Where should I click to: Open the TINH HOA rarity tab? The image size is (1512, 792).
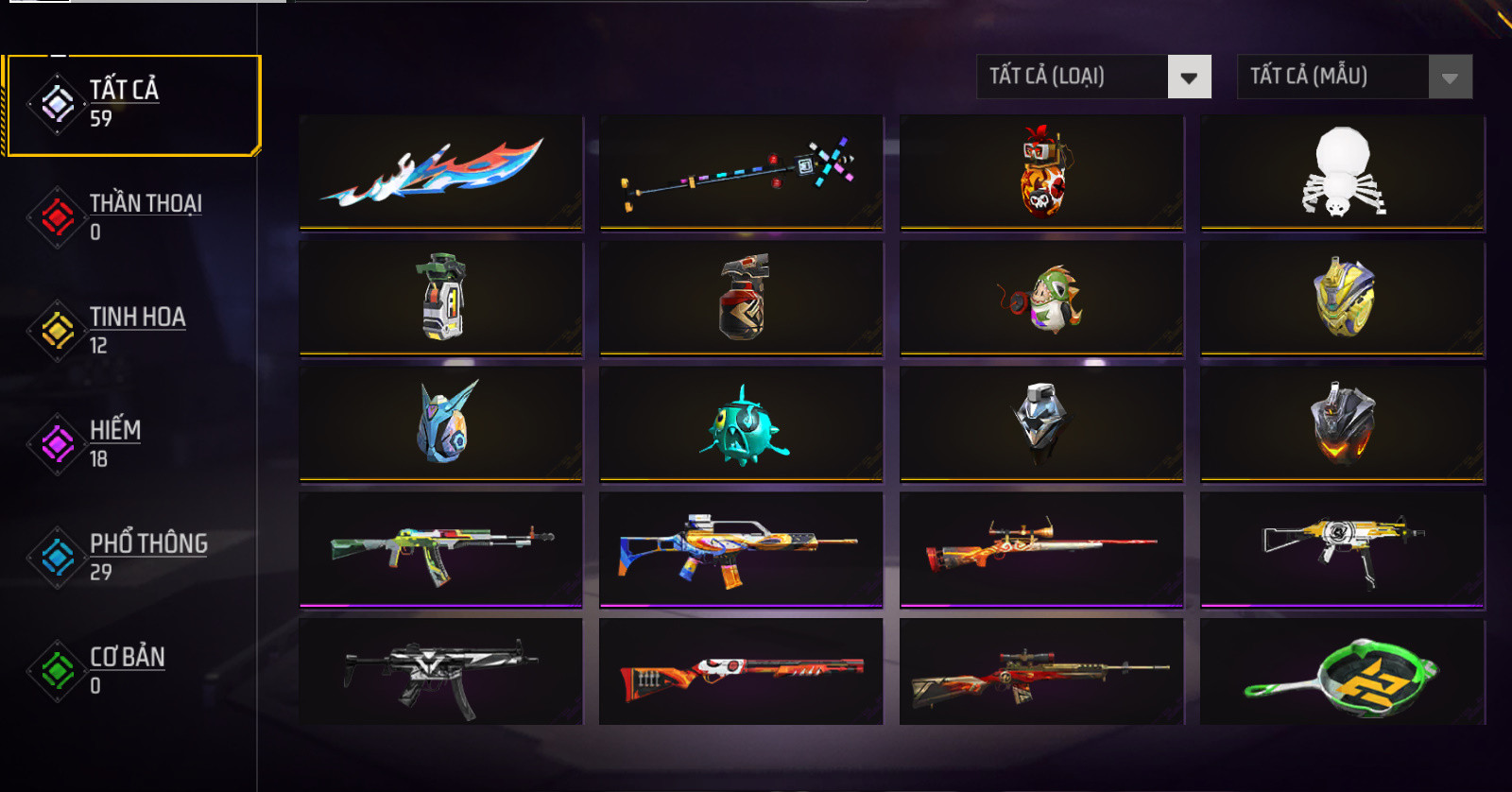pos(132,331)
